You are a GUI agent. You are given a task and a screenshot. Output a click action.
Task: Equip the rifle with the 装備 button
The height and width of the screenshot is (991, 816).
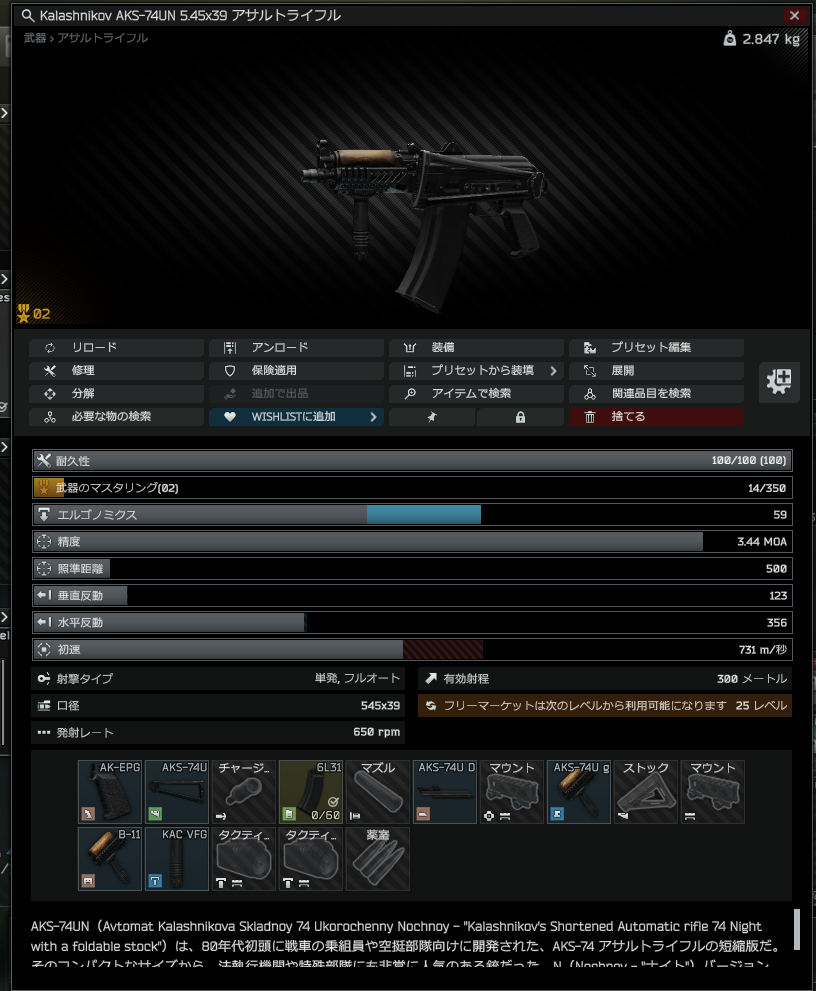point(476,348)
